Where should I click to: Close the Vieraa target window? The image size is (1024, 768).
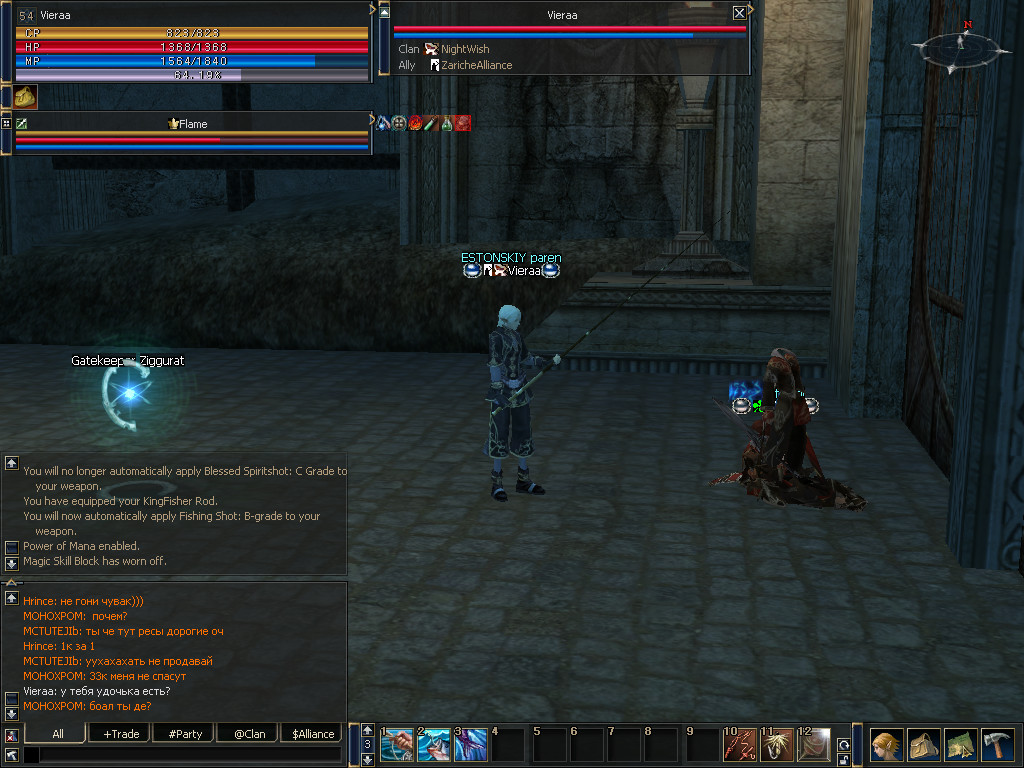pyautogui.click(x=739, y=13)
